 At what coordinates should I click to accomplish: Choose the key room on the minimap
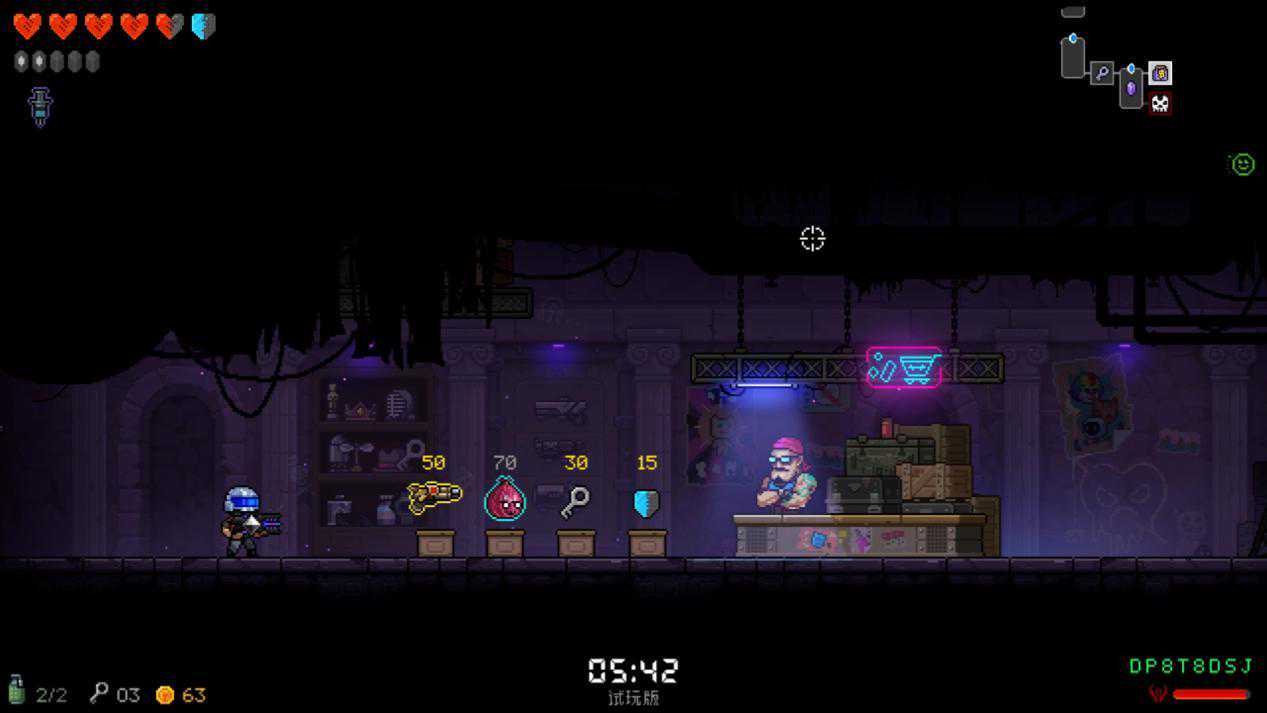tap(1102, 73)
